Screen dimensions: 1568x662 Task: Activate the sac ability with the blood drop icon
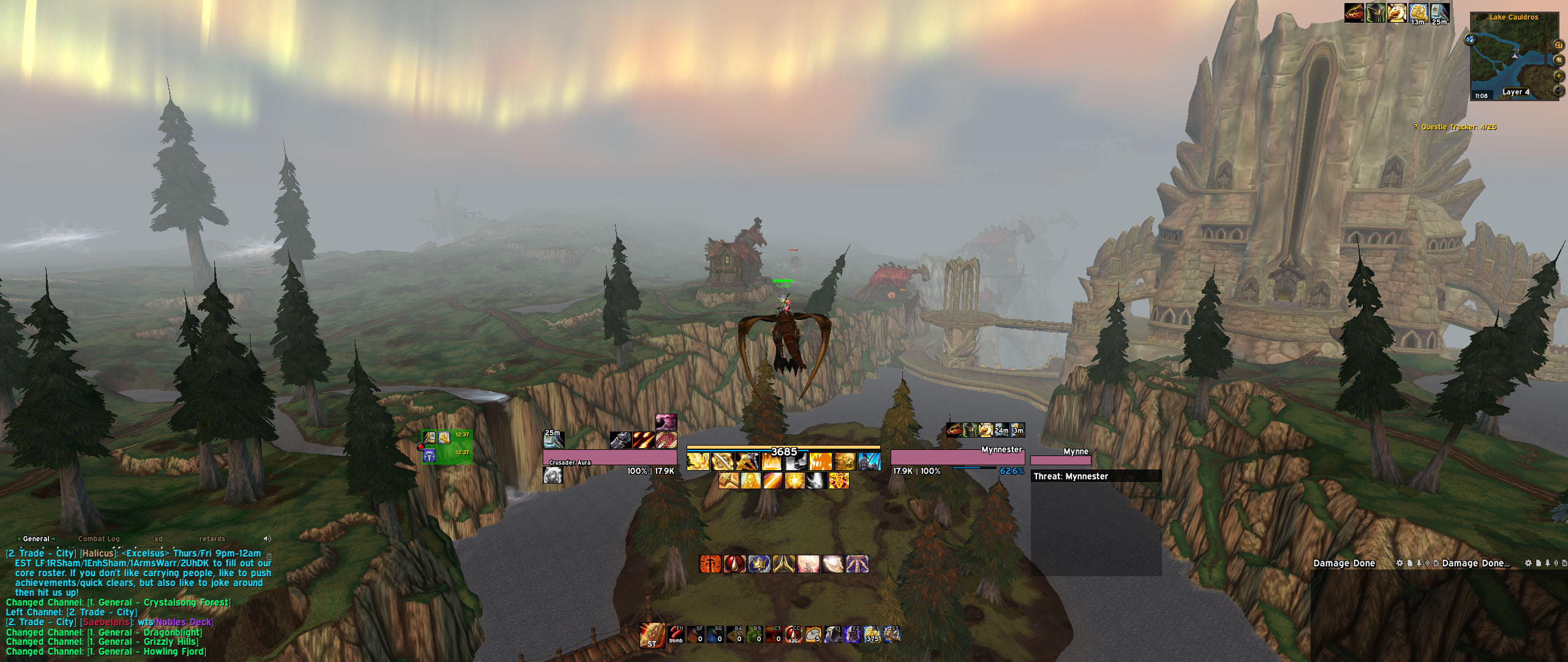click(794, 634)
